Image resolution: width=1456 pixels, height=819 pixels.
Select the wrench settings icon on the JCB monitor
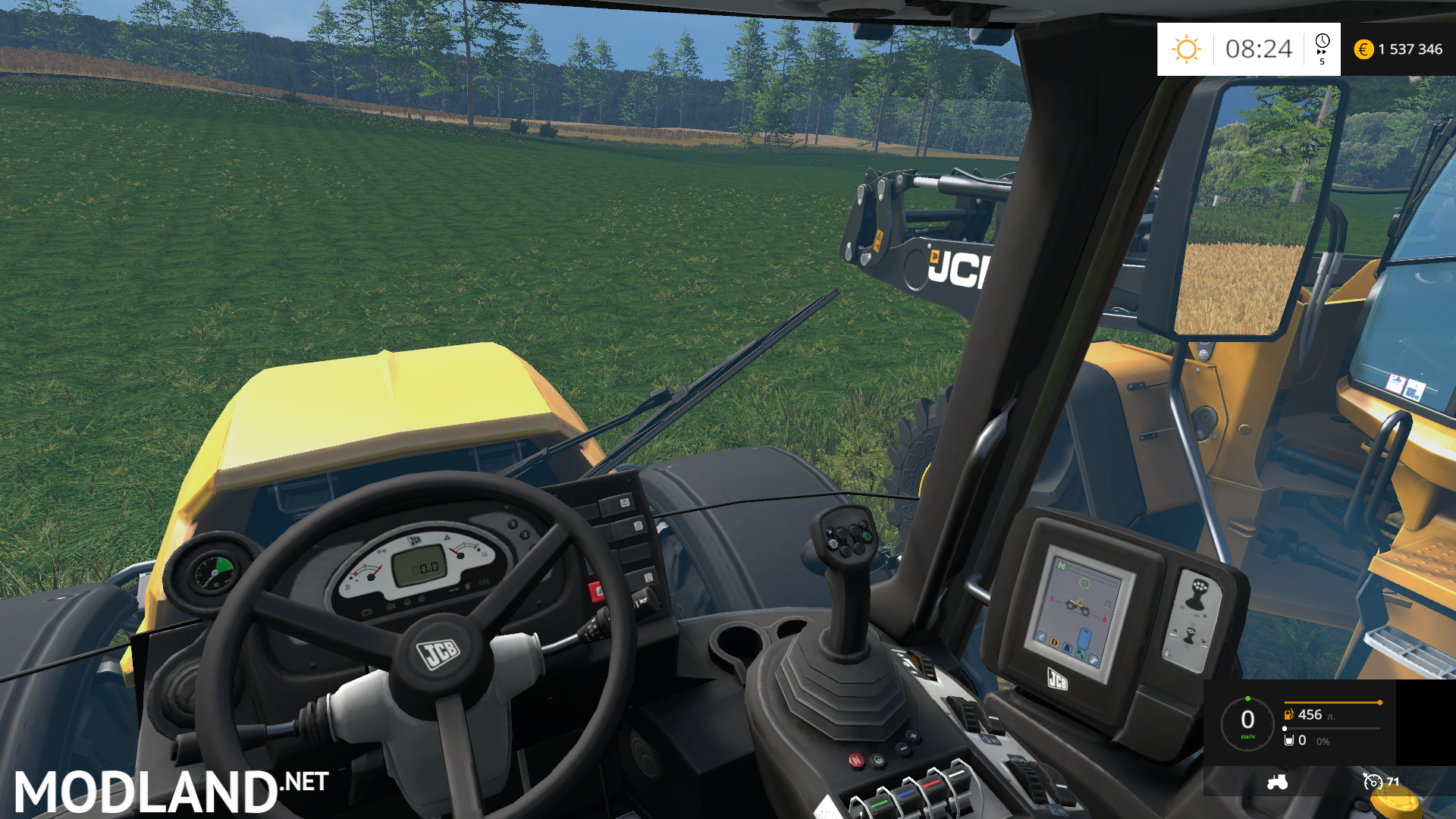tap(1094, 659)
